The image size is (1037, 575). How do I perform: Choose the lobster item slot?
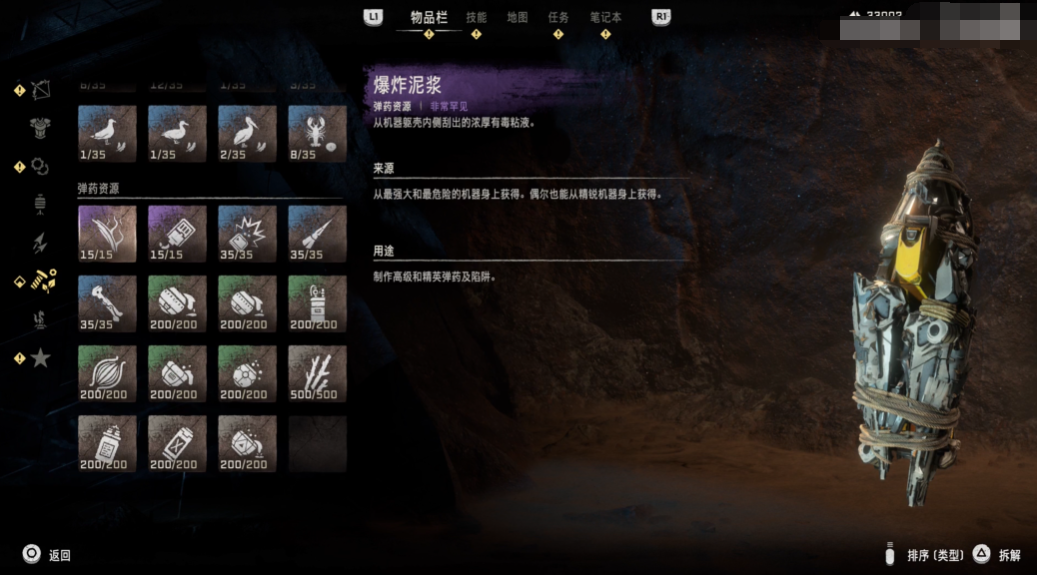pyautogui.click(x=317, y=133)
